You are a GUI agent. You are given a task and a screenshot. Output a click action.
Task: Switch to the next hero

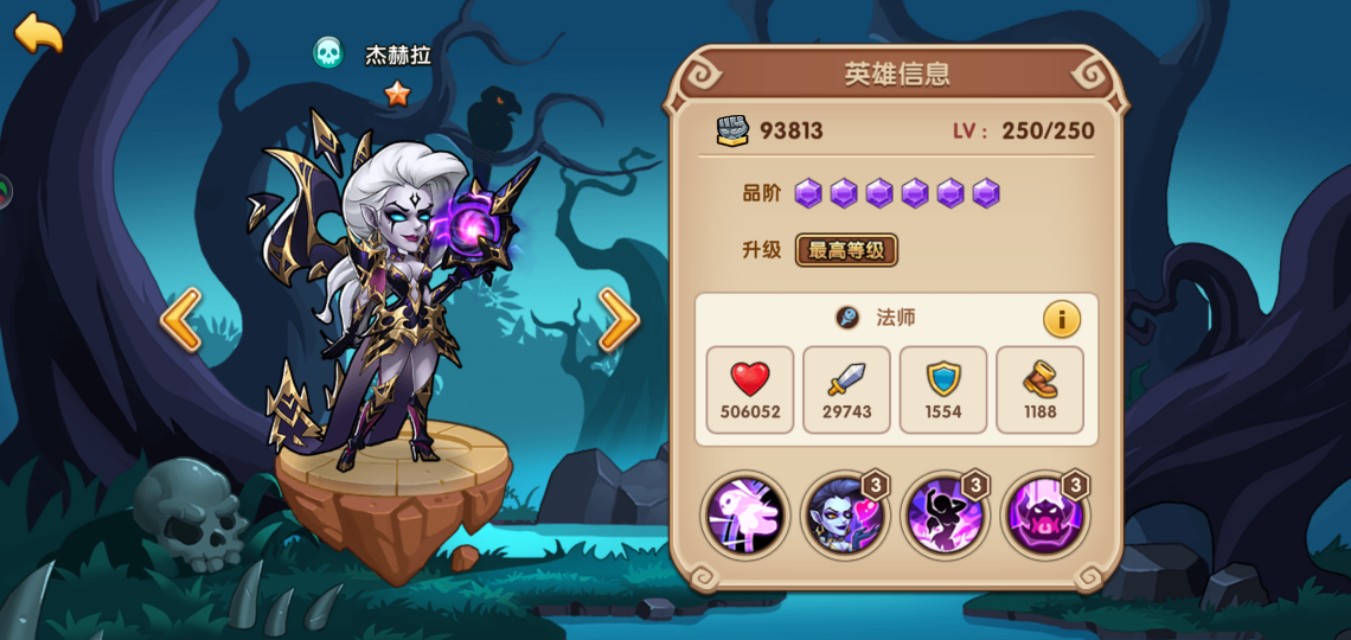618,320
